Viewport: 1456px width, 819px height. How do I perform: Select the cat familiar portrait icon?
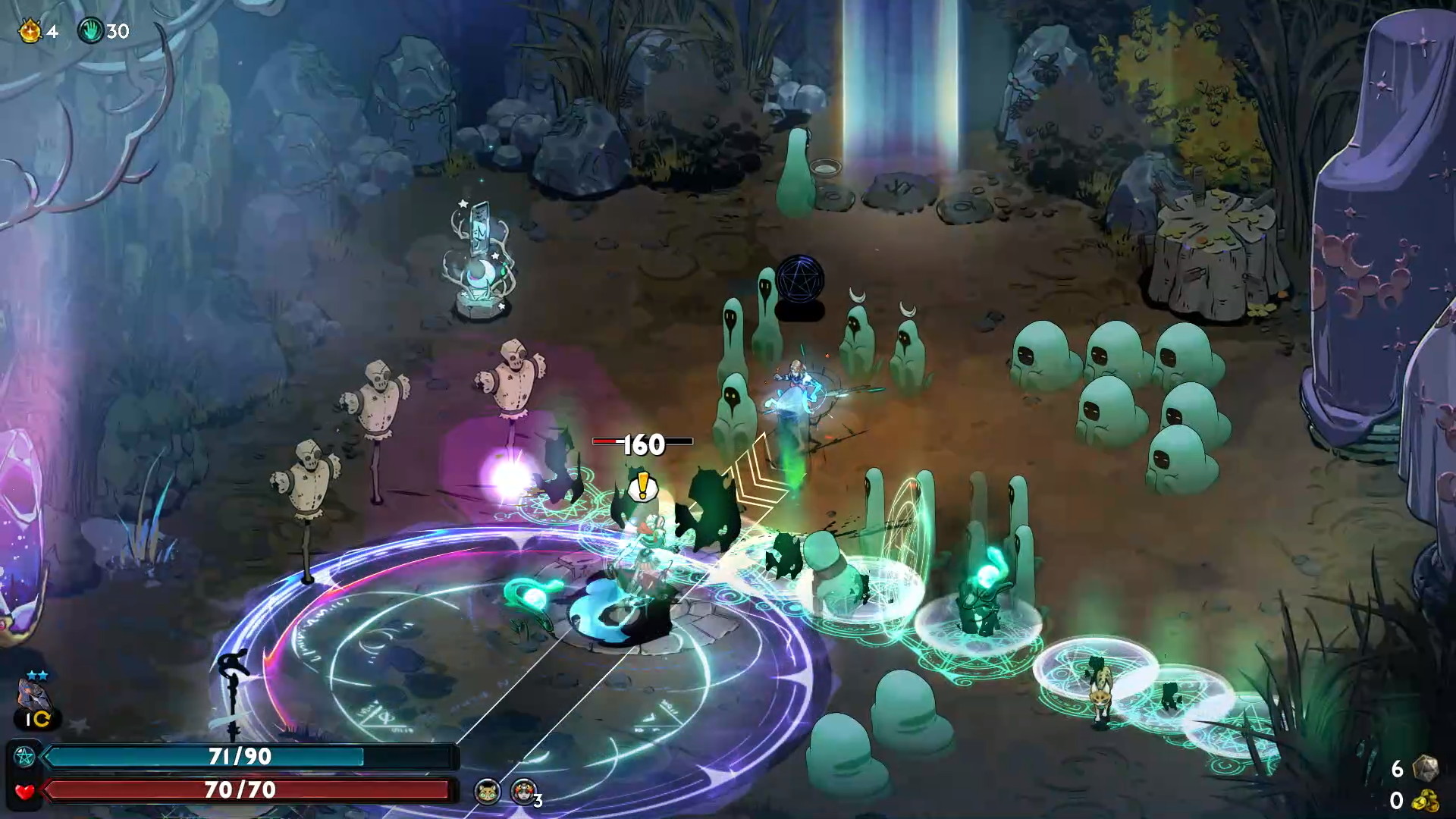(487, 792)
